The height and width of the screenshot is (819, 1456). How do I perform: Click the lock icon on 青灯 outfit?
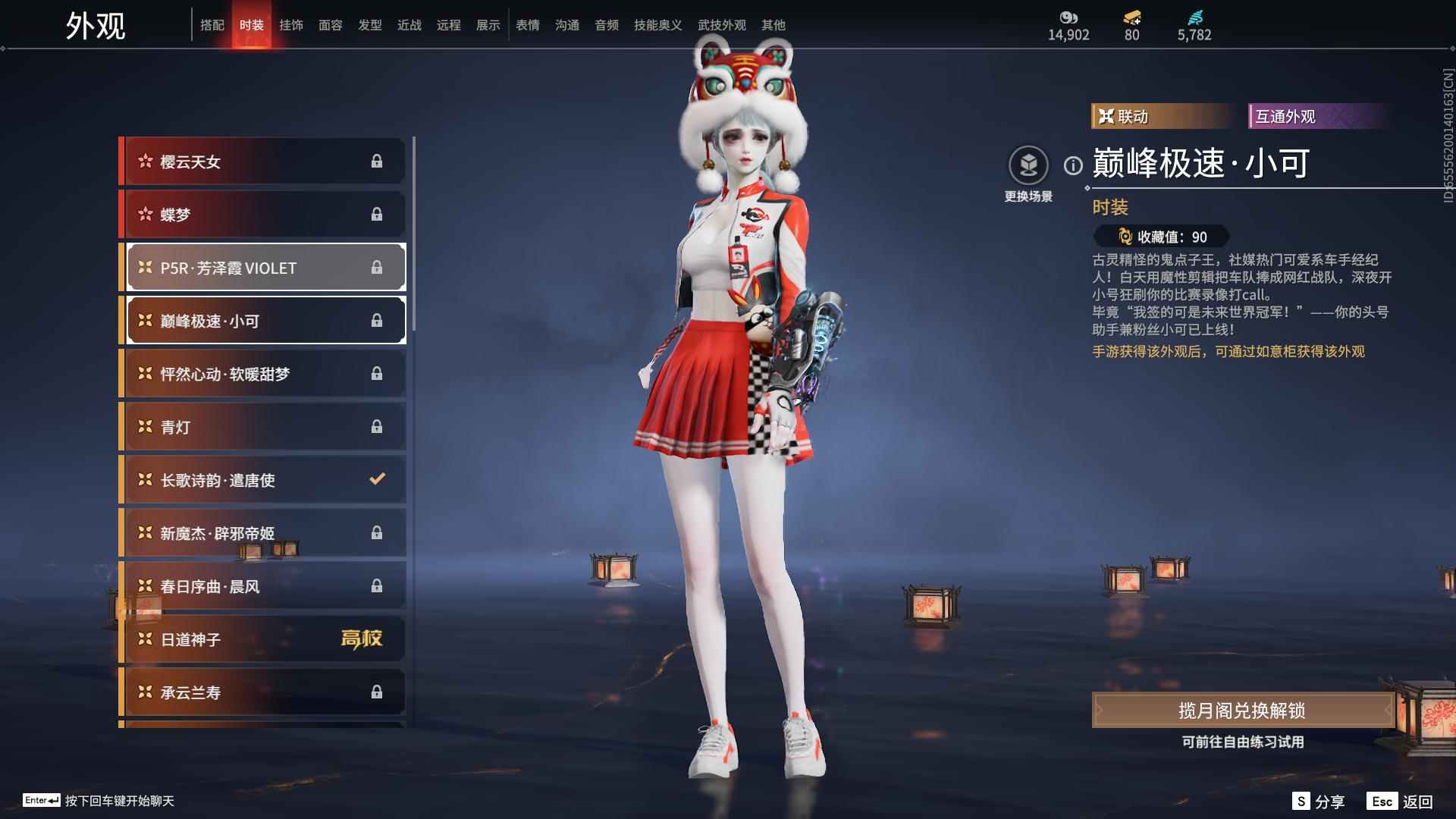[x=377, y=426]
